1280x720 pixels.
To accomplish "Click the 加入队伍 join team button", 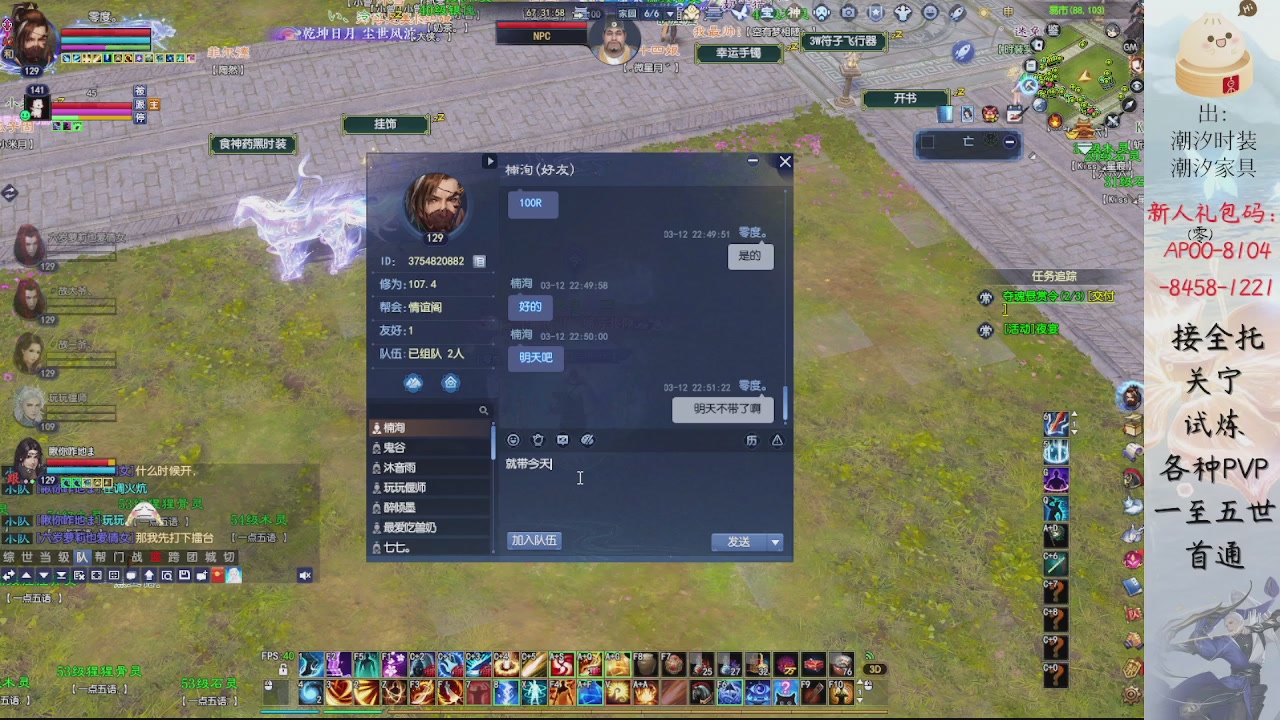I will [x=535, y=540].
